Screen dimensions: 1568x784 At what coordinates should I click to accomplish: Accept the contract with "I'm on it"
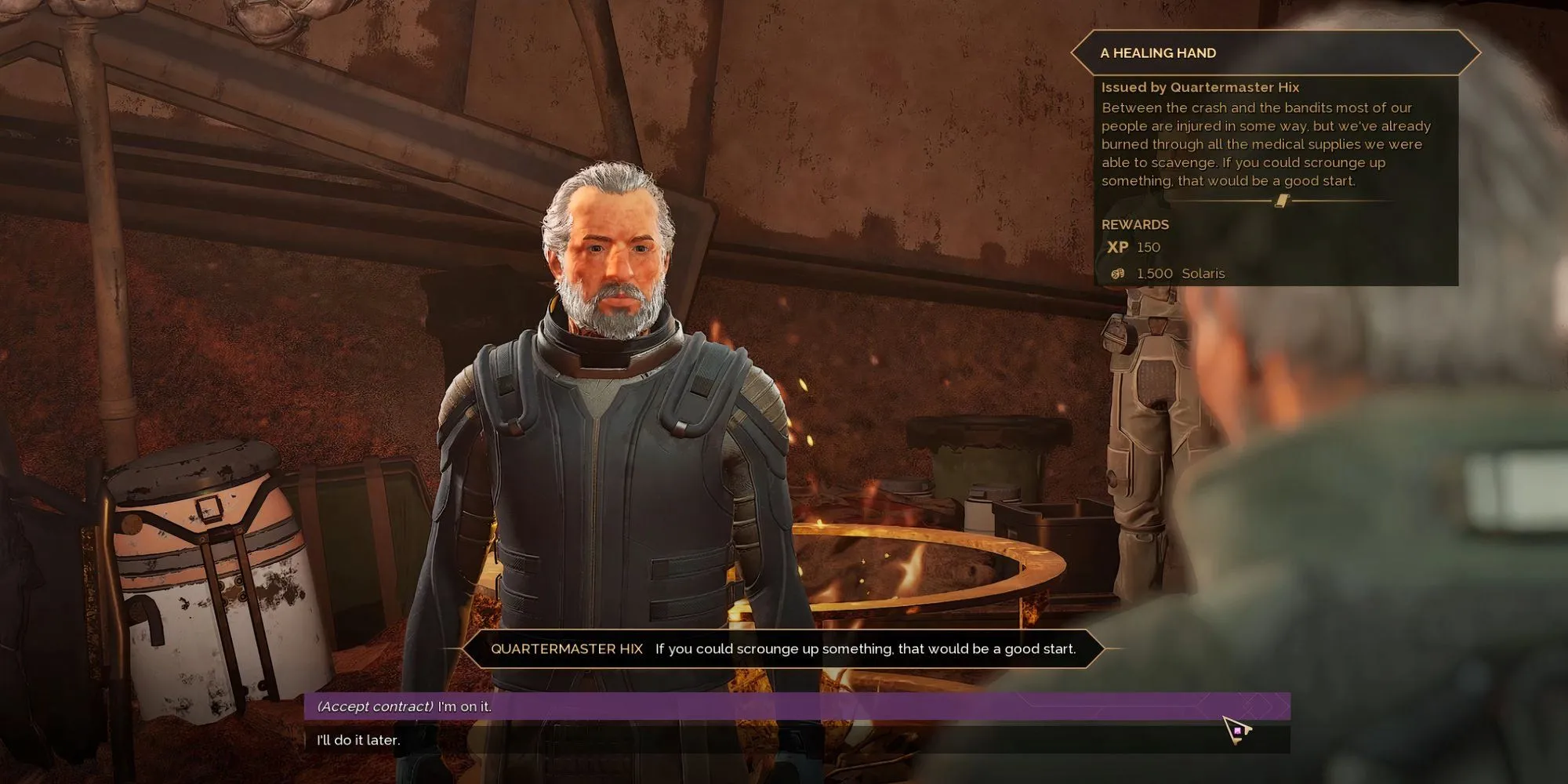(x=405, y=706)
